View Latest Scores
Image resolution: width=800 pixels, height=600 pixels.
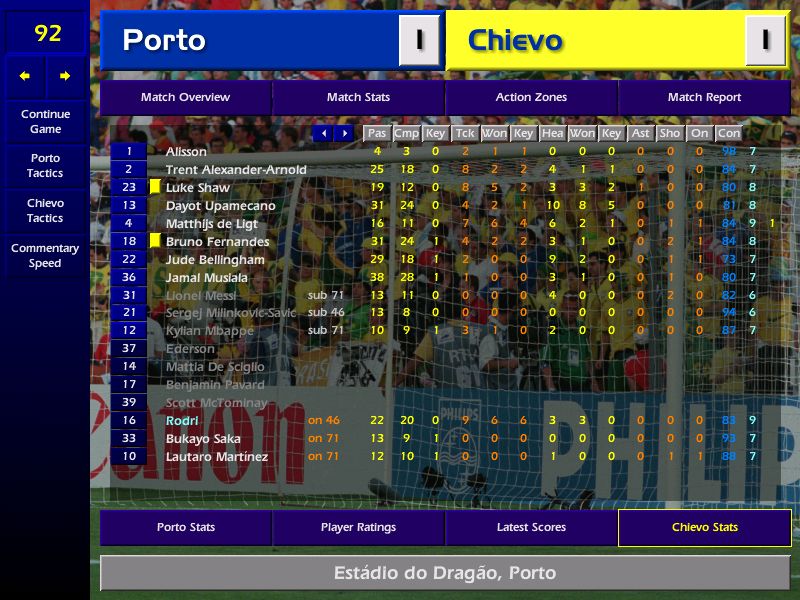click(x=531, y=527)
